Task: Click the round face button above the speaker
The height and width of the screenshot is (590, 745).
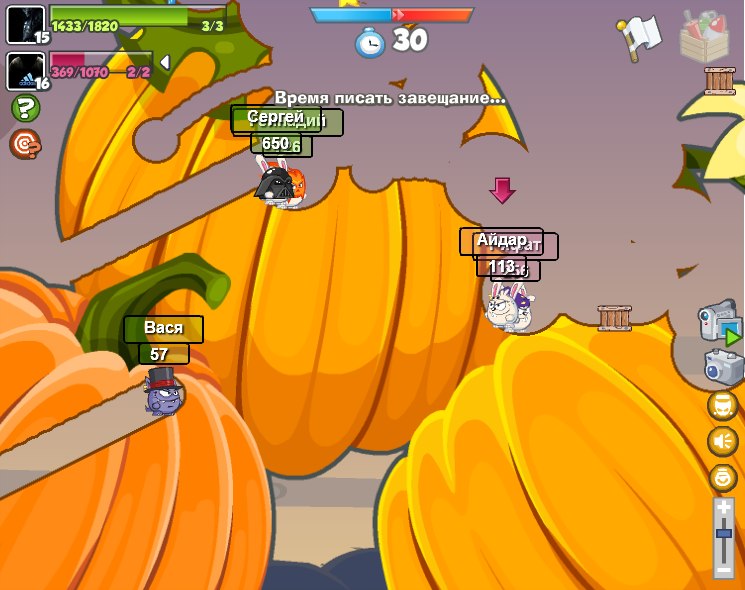Action: click(722, 405)
